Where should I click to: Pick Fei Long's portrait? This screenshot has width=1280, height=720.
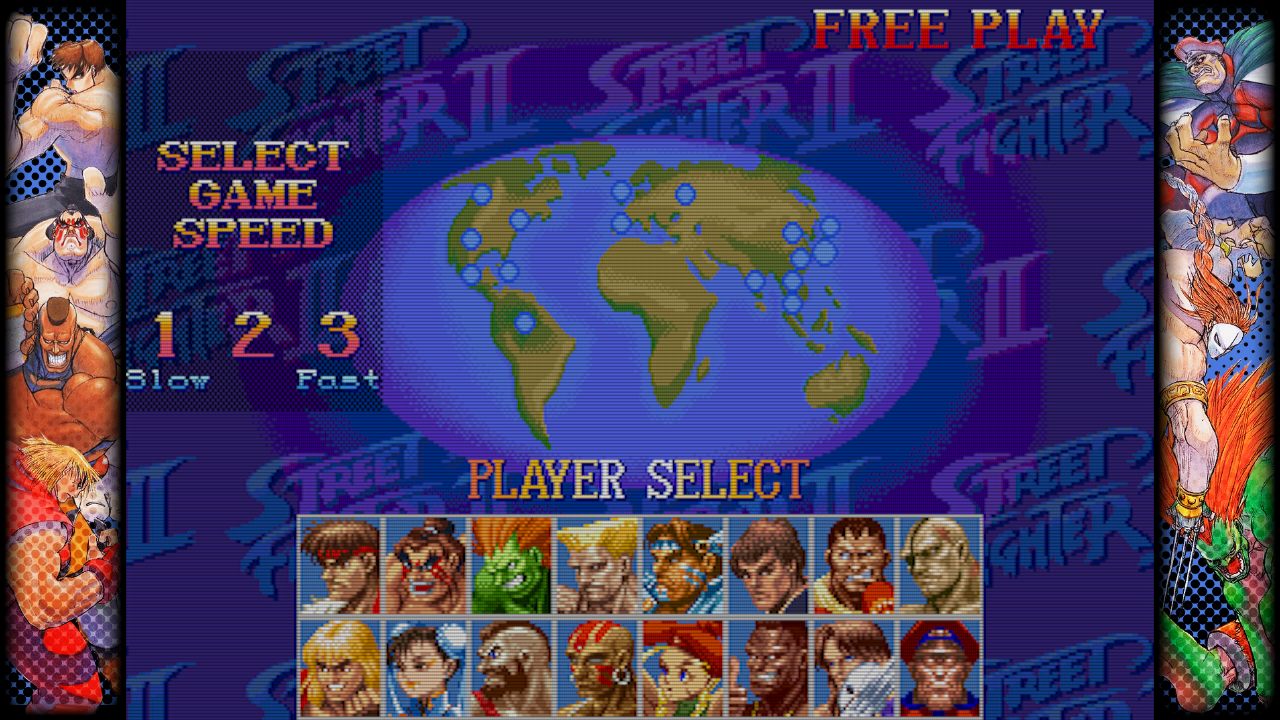pyautogui.click(x=768, y=566)
